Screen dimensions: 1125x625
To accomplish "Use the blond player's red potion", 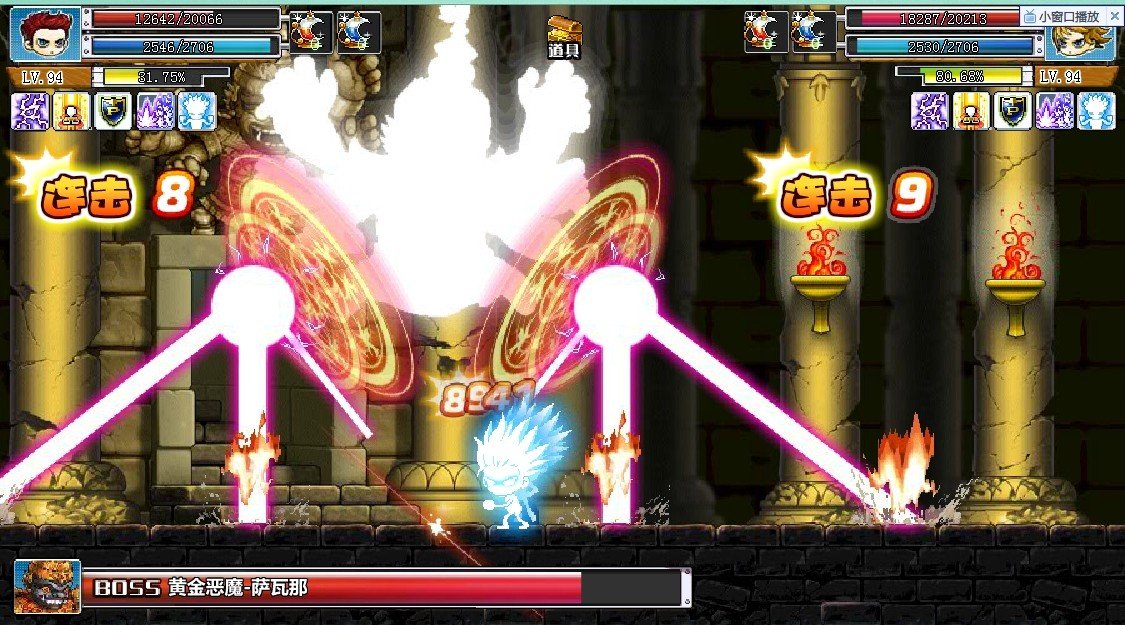I will [765, 32].
